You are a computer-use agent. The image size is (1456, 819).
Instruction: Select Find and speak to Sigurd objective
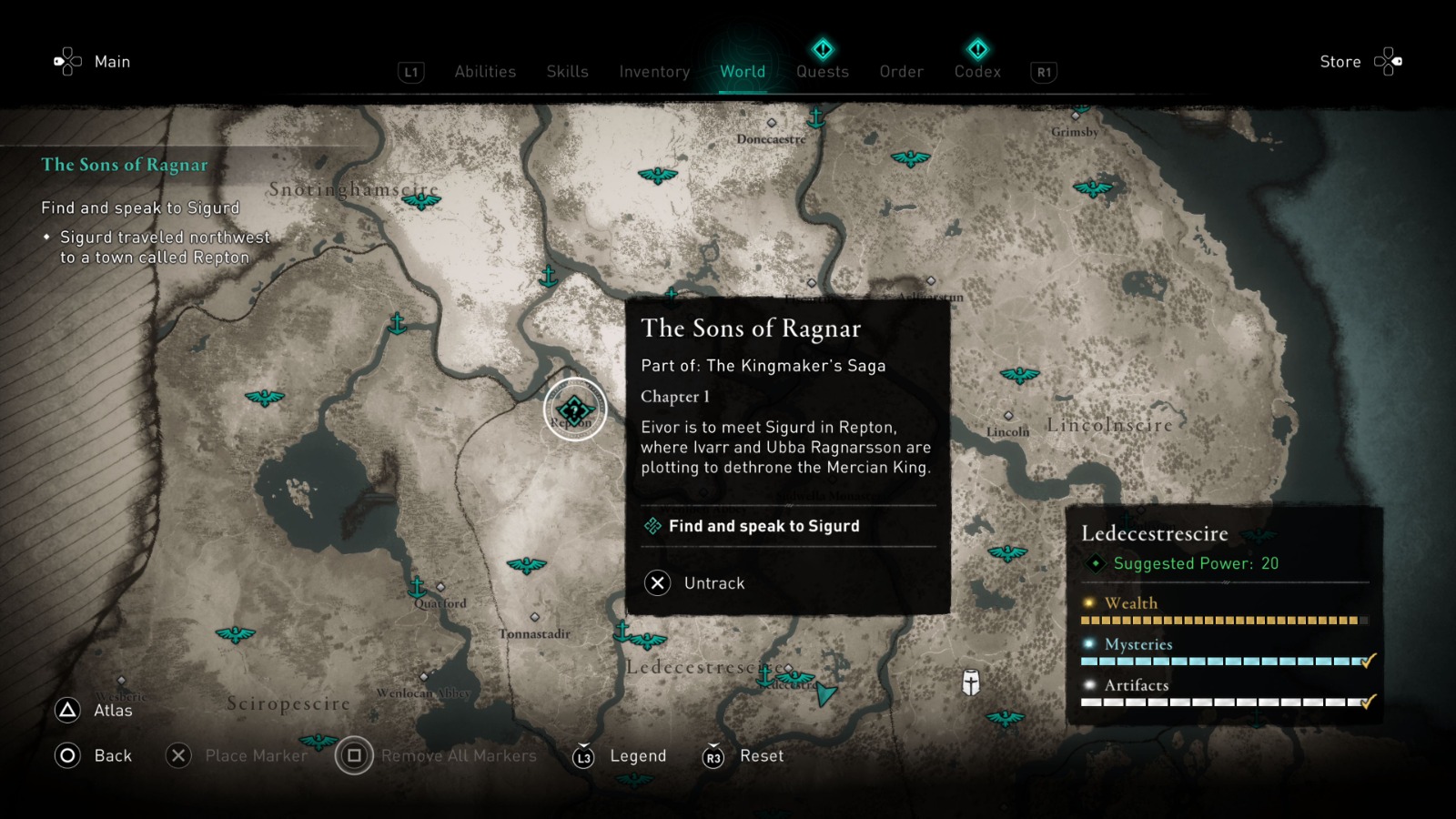[x=763, y=526]
